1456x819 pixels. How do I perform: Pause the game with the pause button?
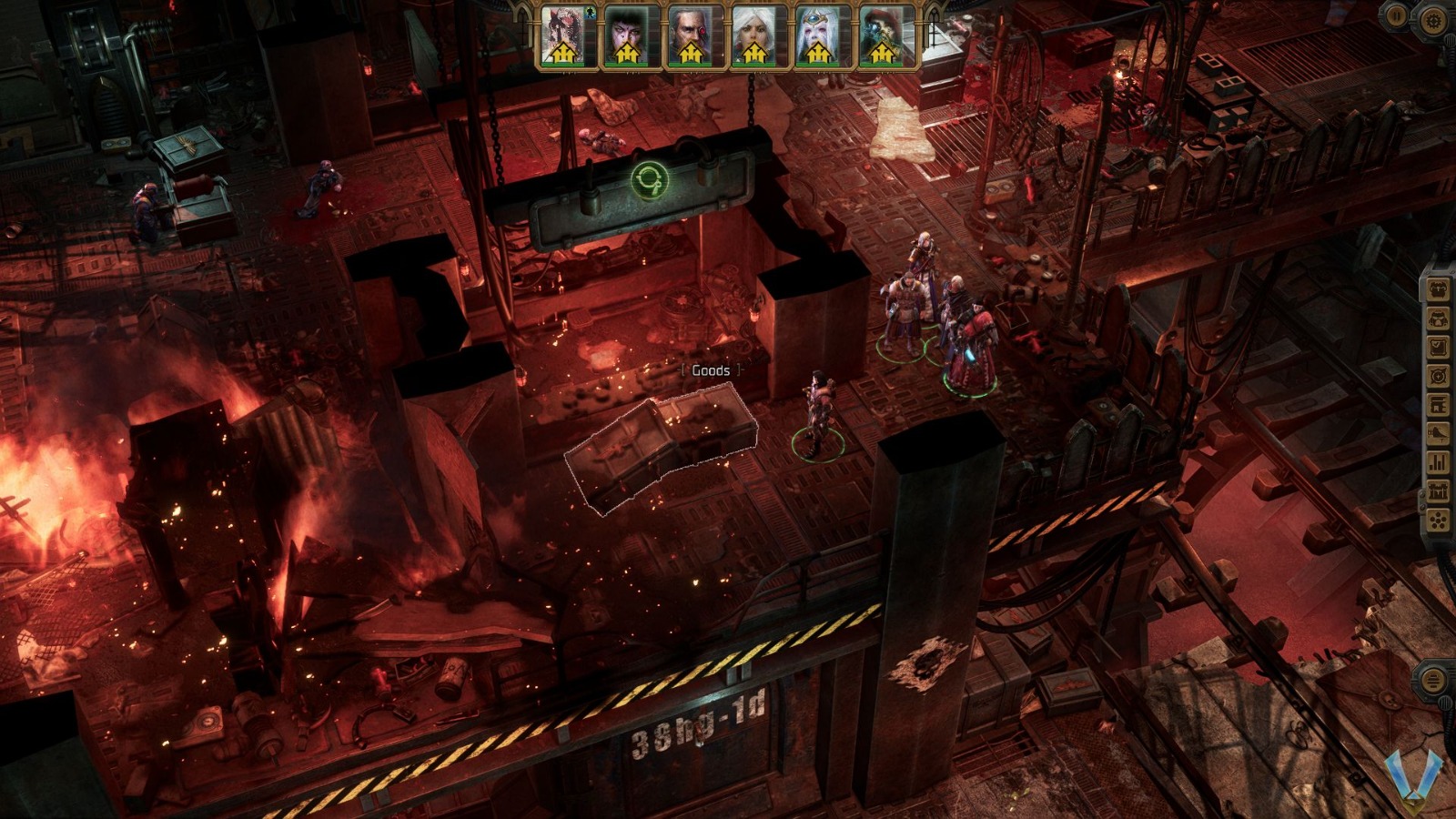click(1396, 17)
